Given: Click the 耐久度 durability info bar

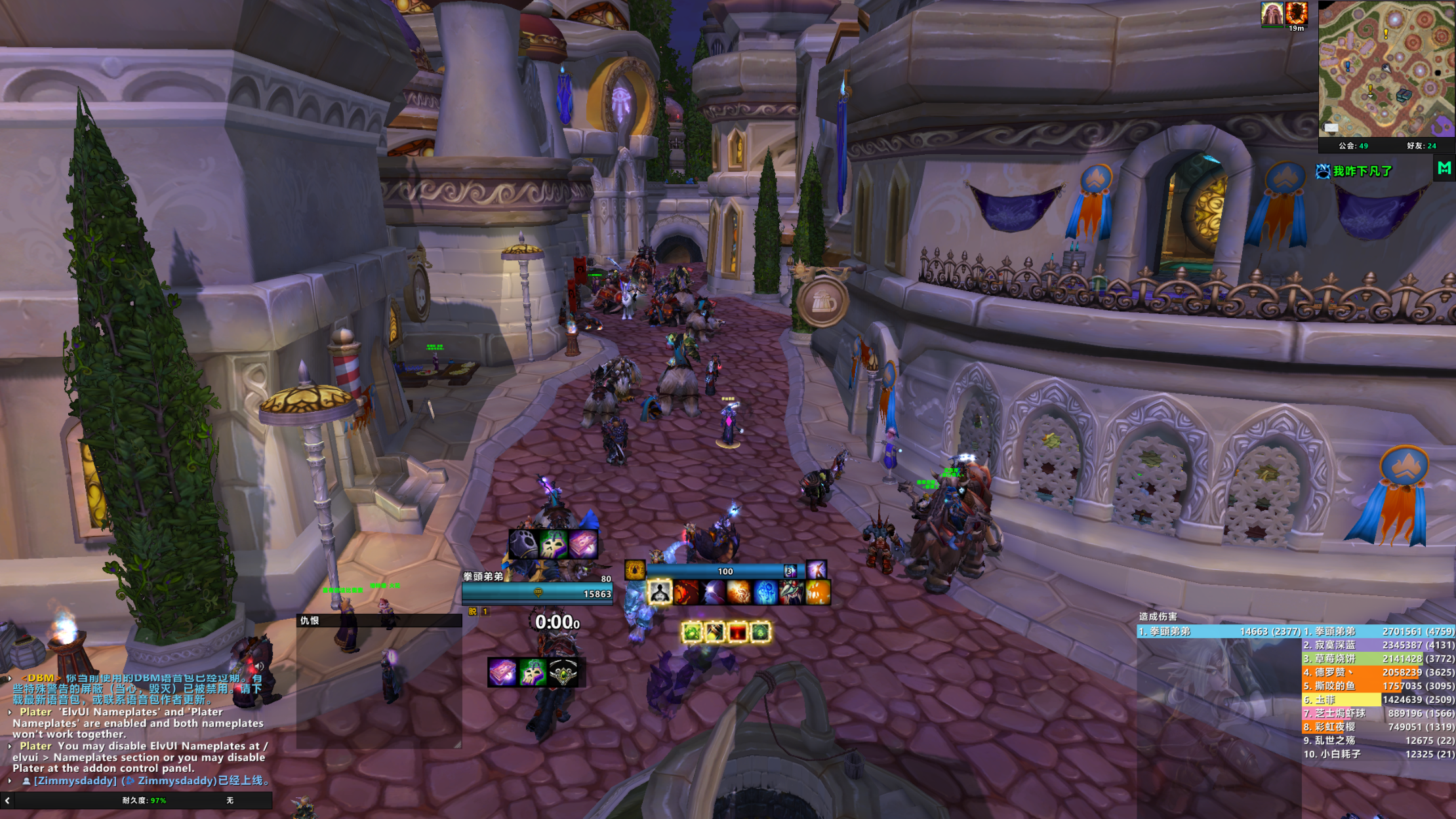Looking at the screenshot, I should click(x=144, y=801).
